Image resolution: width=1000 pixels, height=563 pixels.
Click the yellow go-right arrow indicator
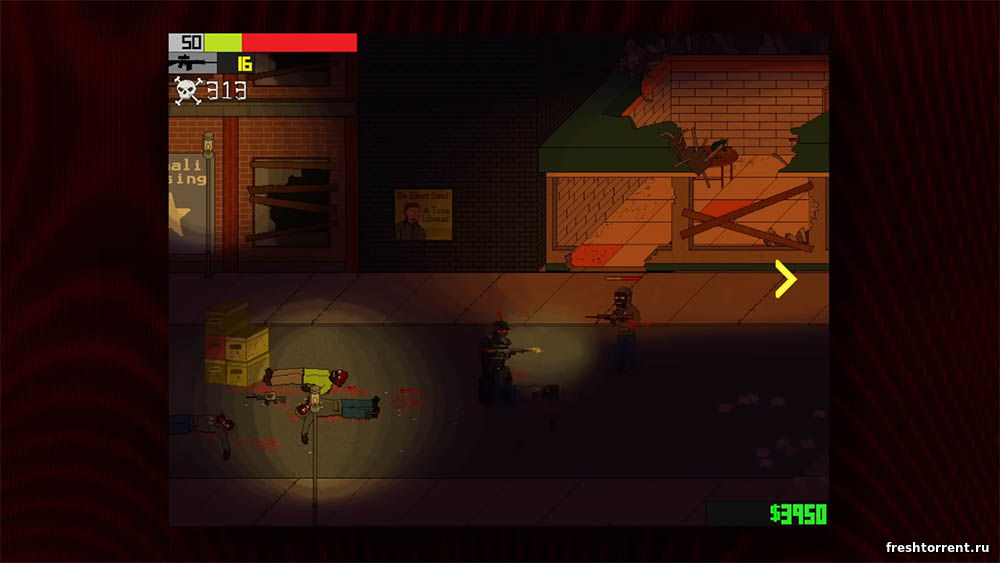(x=786, y=280)
